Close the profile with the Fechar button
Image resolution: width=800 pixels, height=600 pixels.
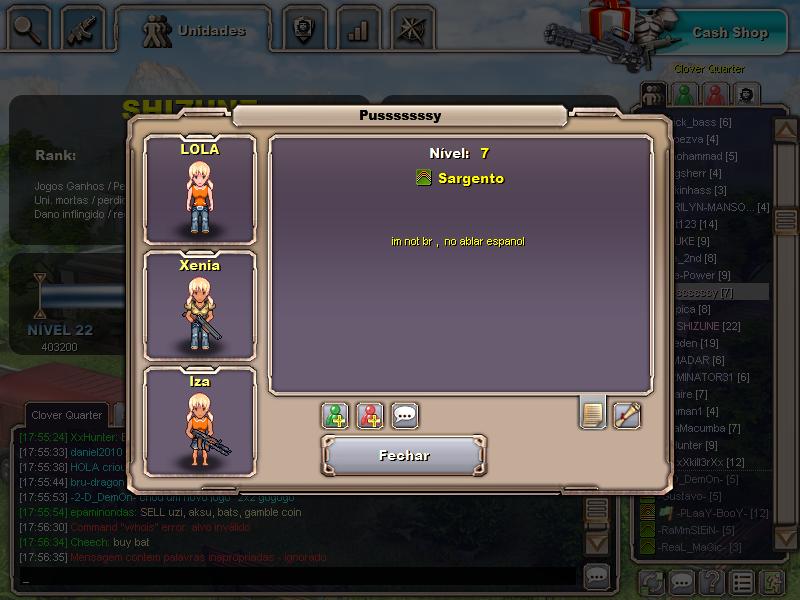click(404, 456)
